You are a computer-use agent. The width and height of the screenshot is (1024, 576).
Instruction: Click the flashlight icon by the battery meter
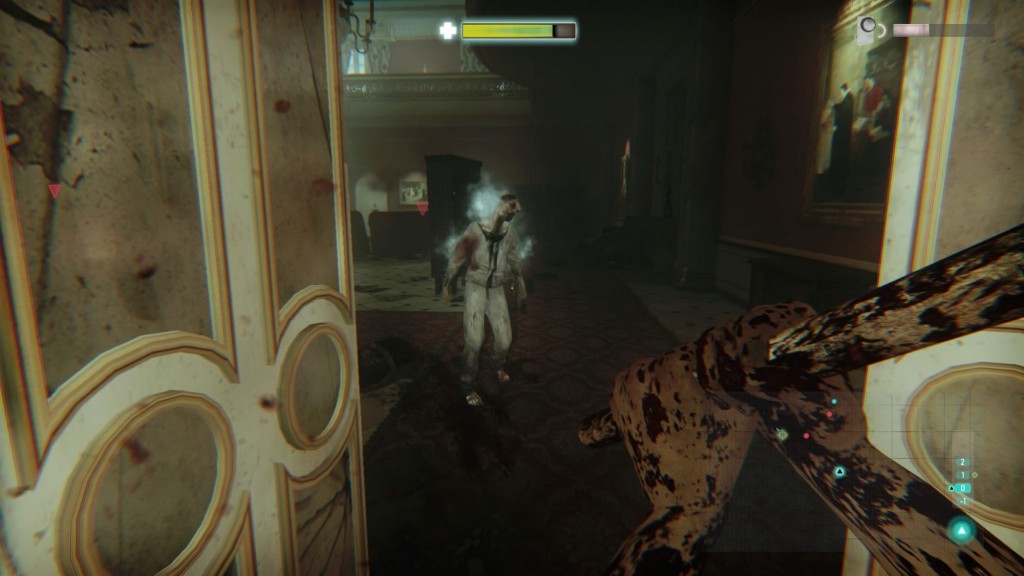coord(868,29)
